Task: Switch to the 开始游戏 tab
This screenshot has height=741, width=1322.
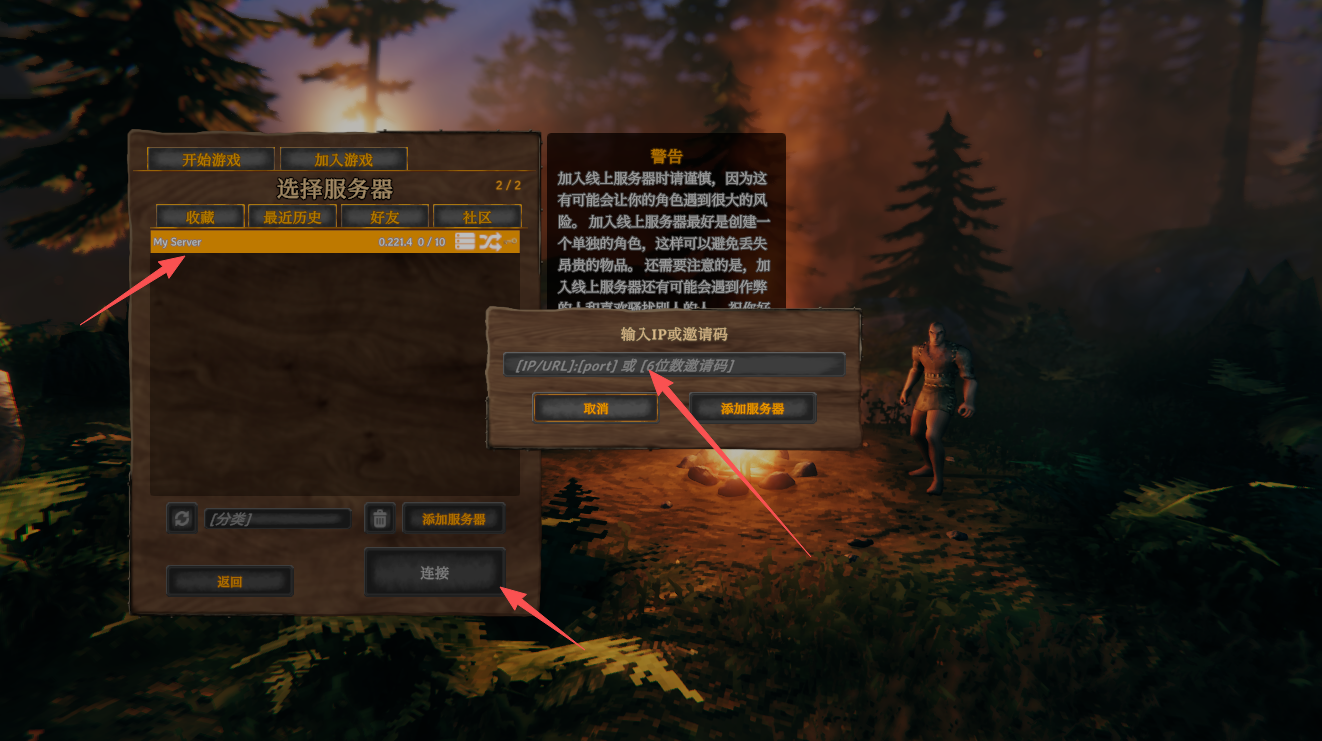Action: pyautogui.click(x=210, y=159)
